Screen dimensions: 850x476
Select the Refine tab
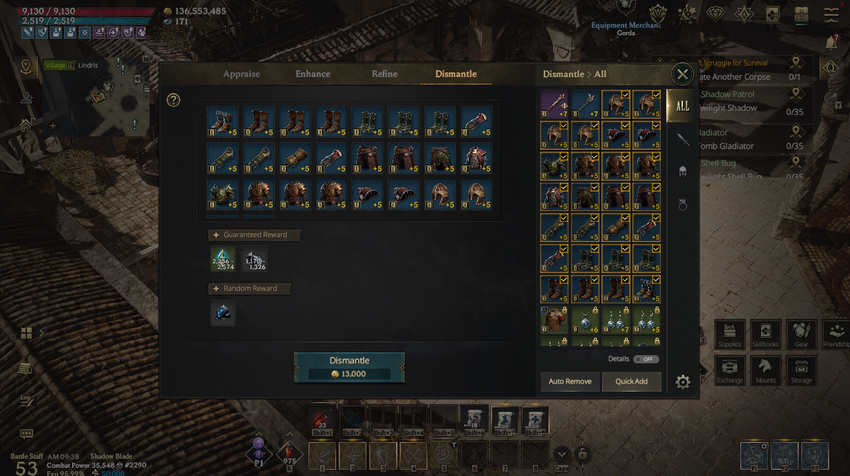(384, 74)
